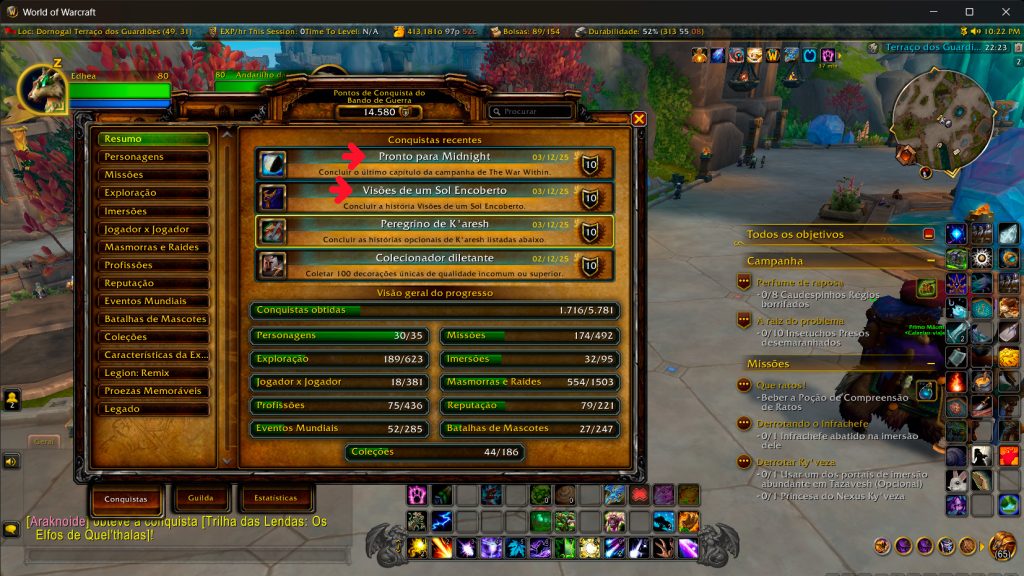The image size is (1024, 576).
Task: Select the Perfume de raposa quest
Action: pos(800,283)
